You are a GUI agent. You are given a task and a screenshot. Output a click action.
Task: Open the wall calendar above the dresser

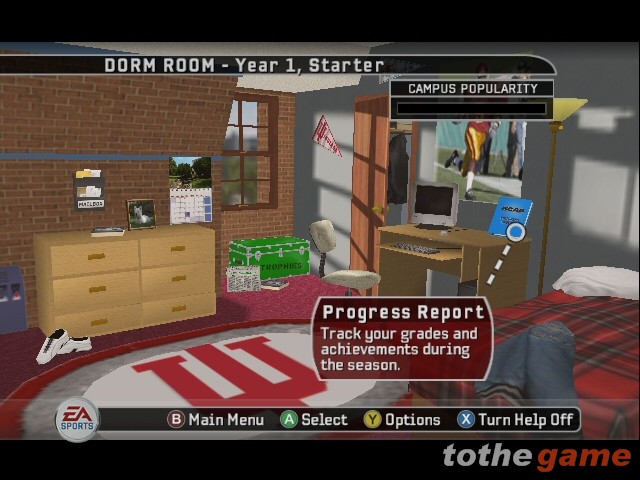[191, 190]
